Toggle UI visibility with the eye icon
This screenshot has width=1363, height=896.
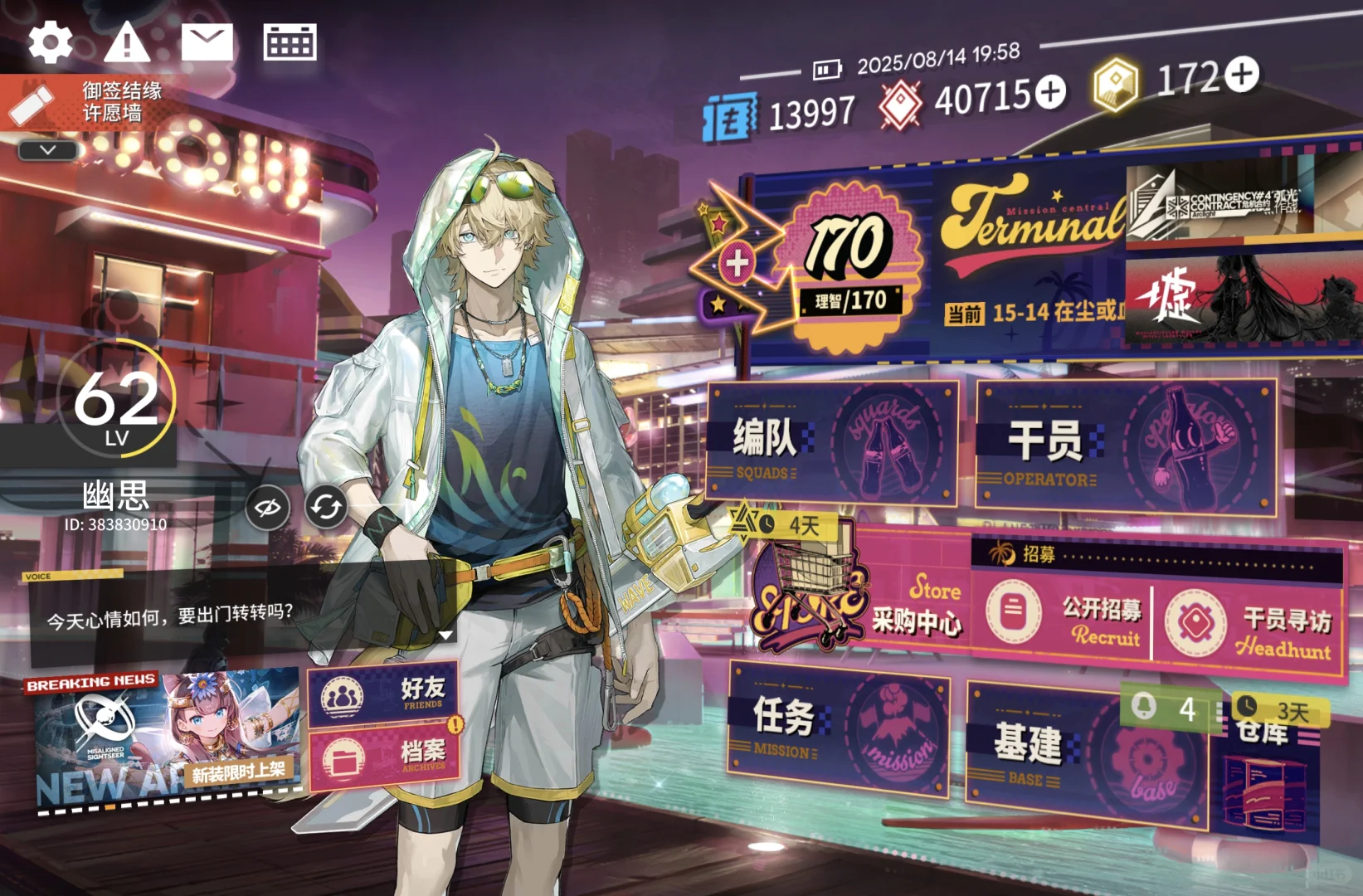[266, 507]
